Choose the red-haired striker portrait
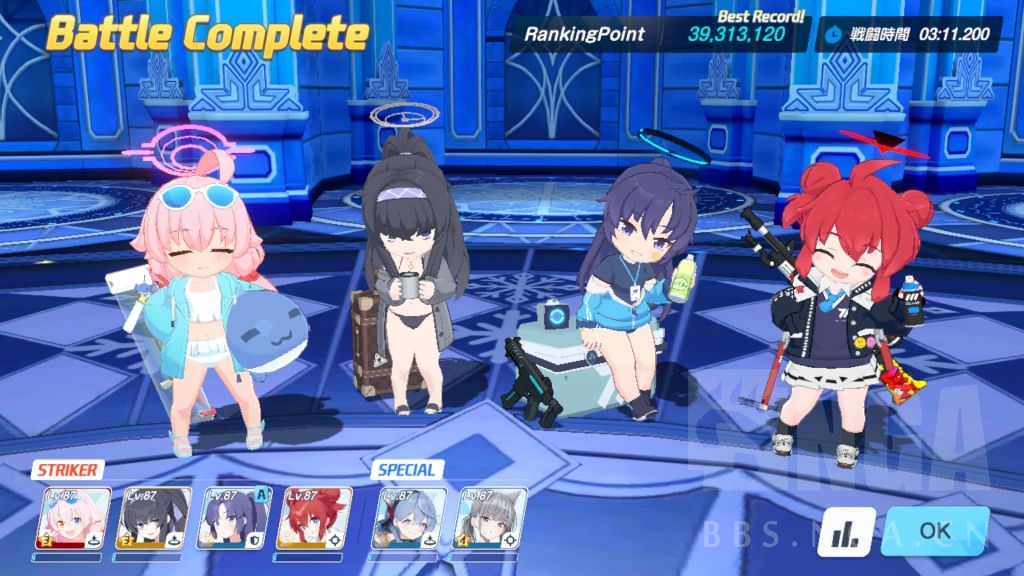The image size is (1024, 576). click(314, 518)
